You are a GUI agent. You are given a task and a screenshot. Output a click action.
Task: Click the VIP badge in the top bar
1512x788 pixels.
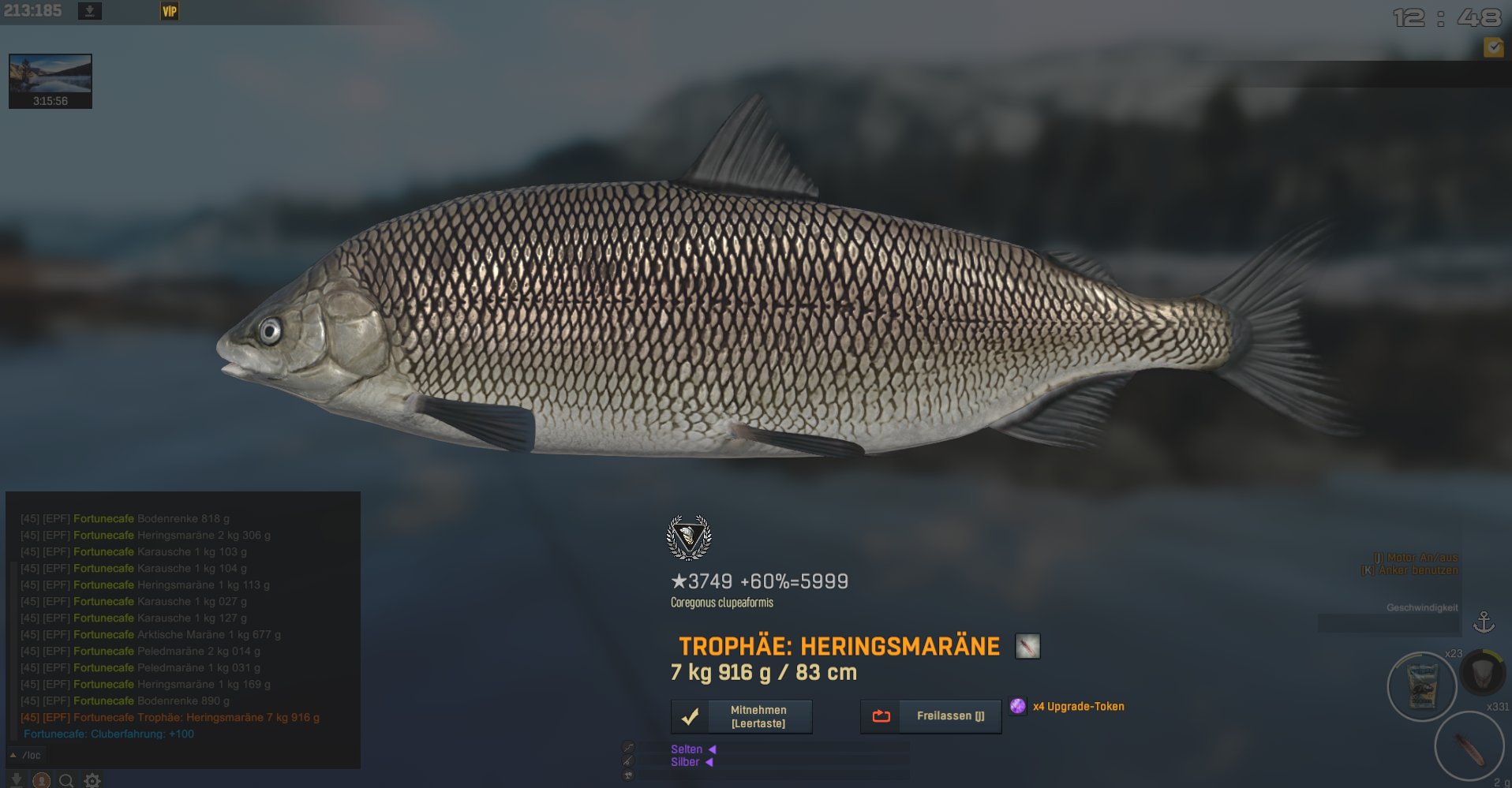pos(170,11)
